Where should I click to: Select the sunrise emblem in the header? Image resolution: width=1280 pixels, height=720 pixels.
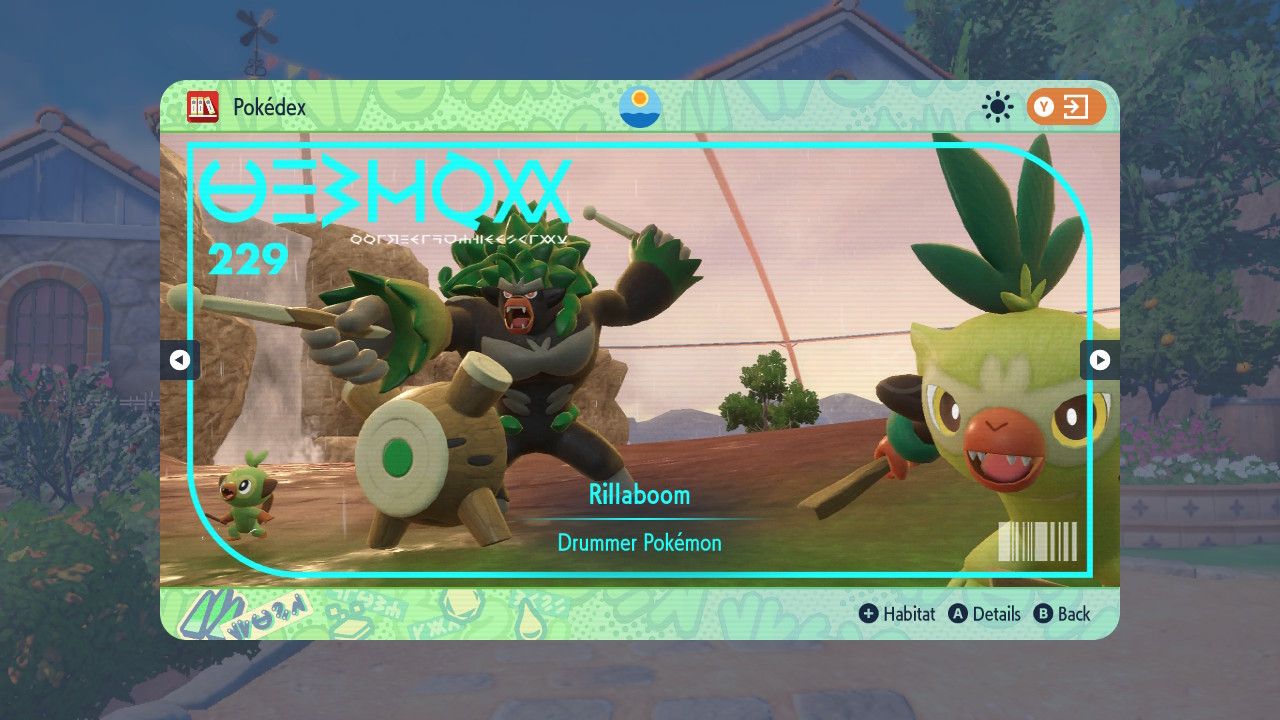(640, 107)
